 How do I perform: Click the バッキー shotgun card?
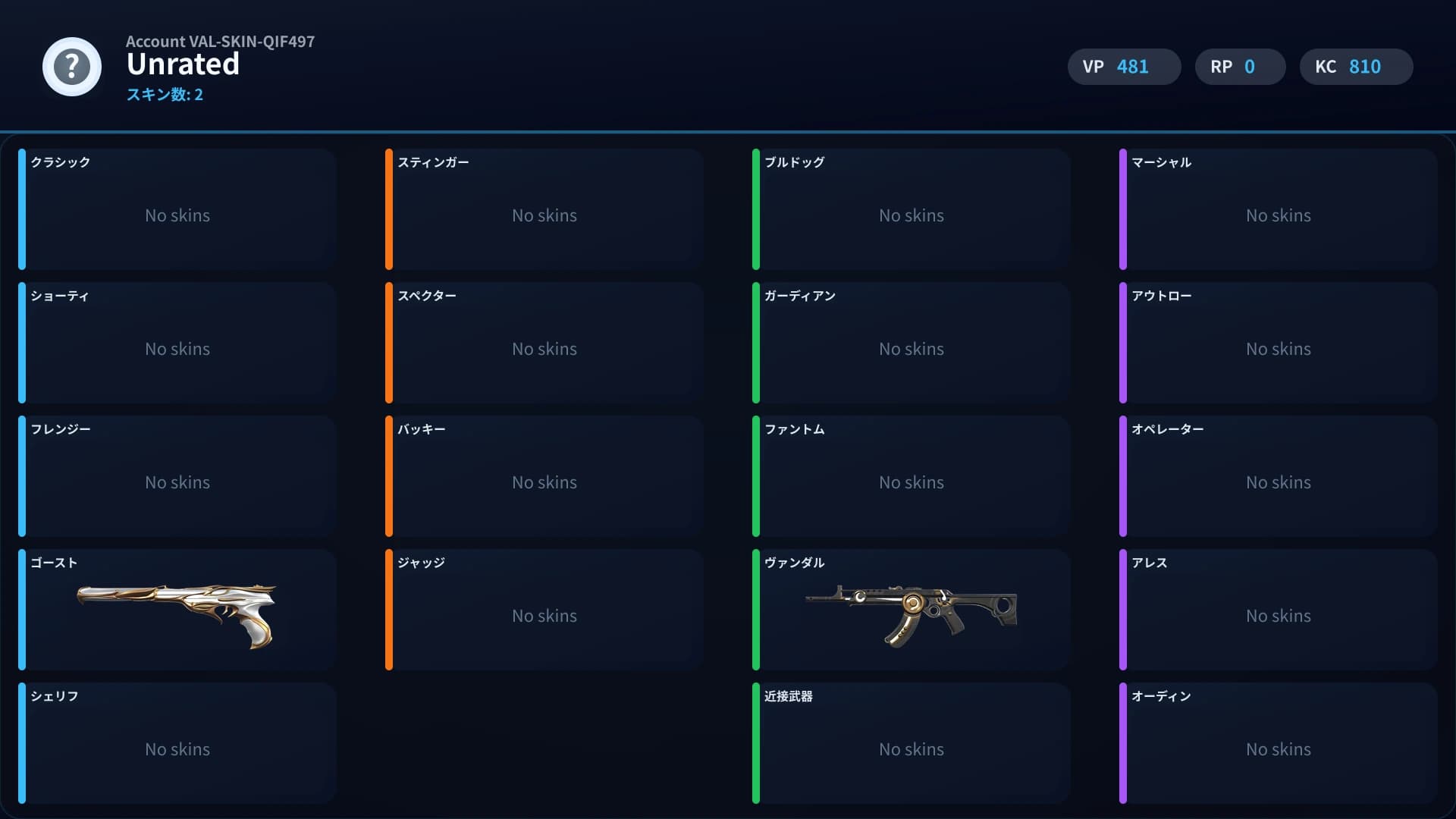(x=543, y=476)
